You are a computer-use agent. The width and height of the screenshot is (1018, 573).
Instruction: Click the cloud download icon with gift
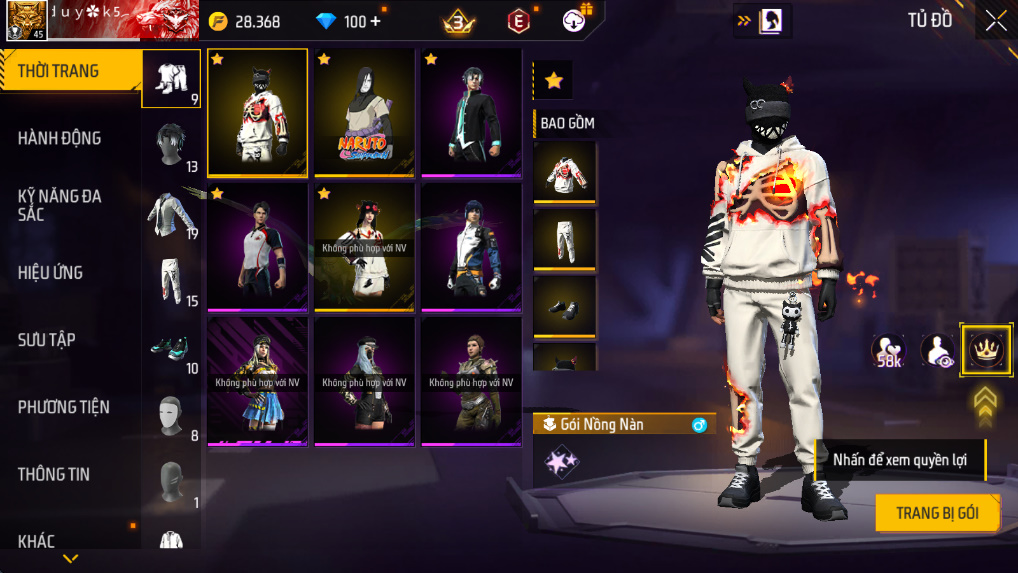pyautogui.click(x=576, y=20)
